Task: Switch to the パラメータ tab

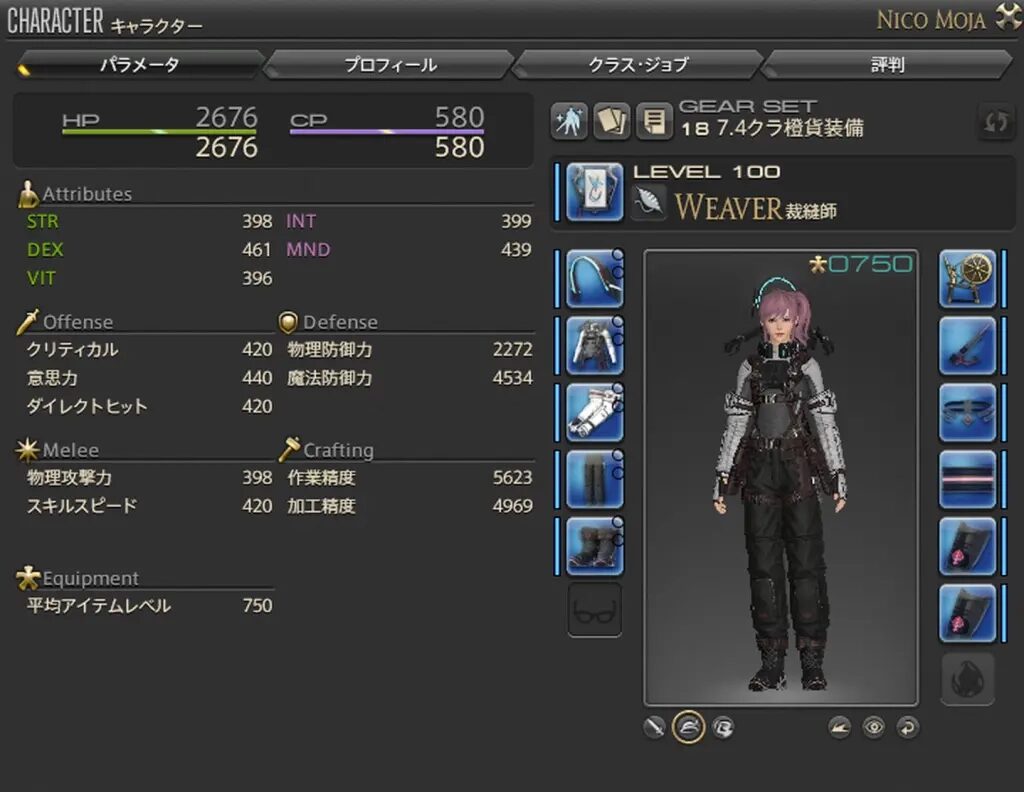Action: tap(140, 65)
